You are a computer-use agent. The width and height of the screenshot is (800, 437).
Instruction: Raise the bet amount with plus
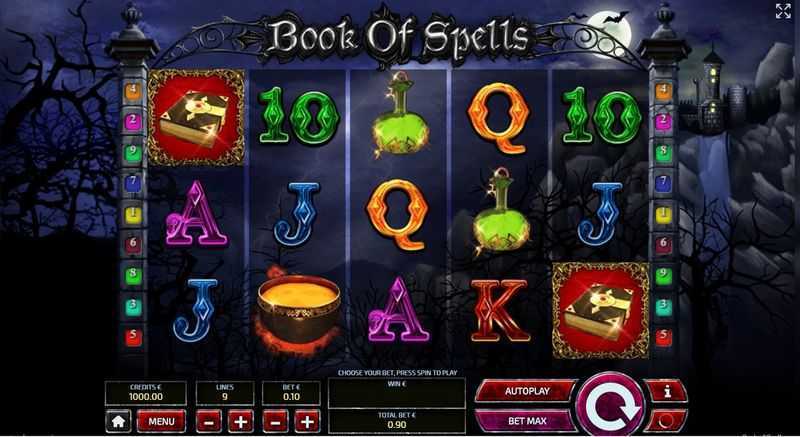coord(307,421)
